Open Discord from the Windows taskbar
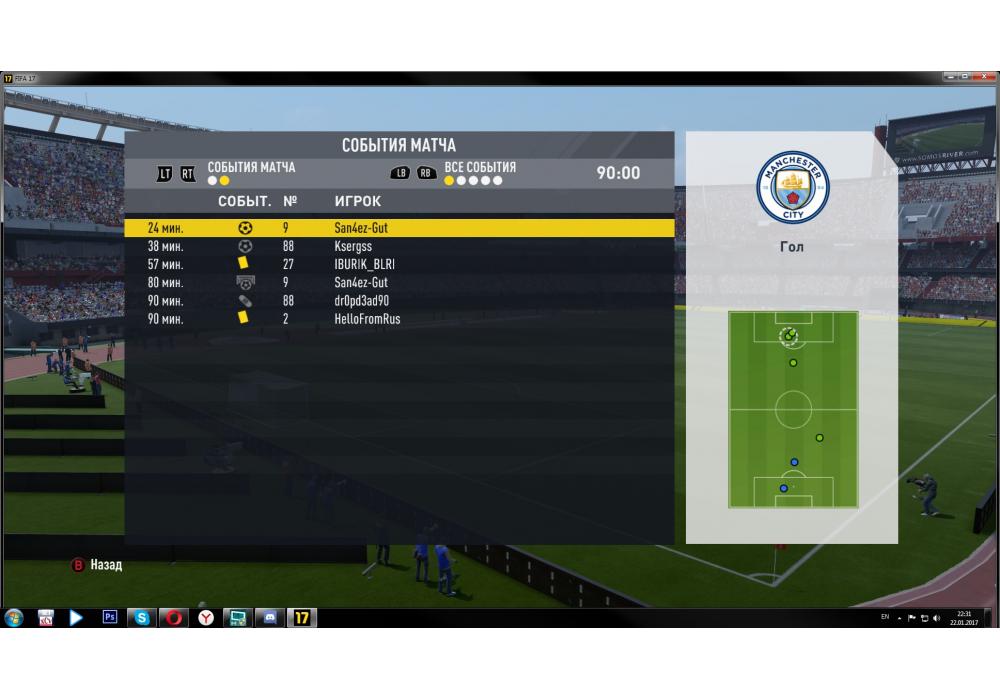 coord(270,618)
